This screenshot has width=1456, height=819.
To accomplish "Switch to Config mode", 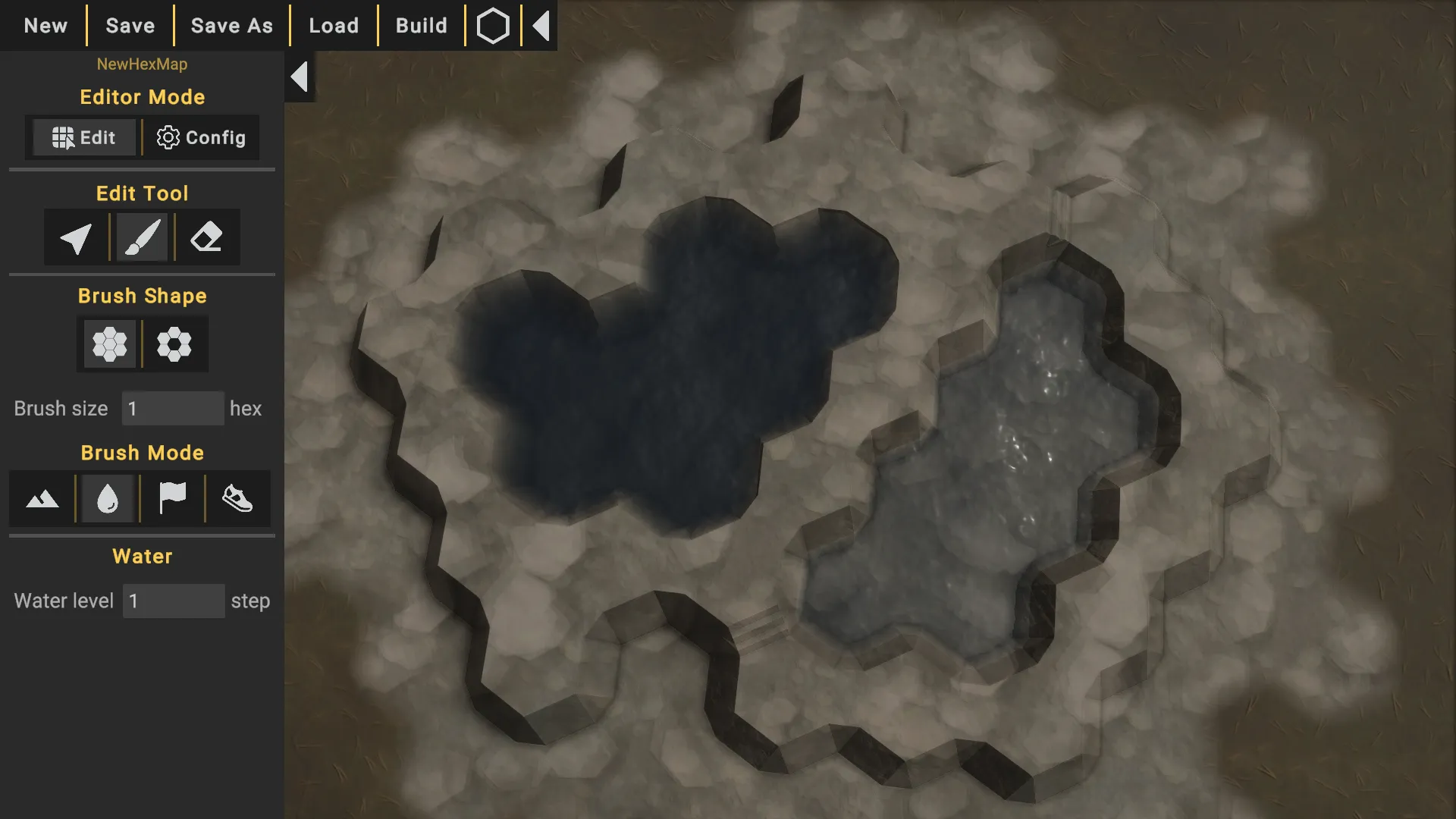I will pyautogui.click(x=201, y=137).
